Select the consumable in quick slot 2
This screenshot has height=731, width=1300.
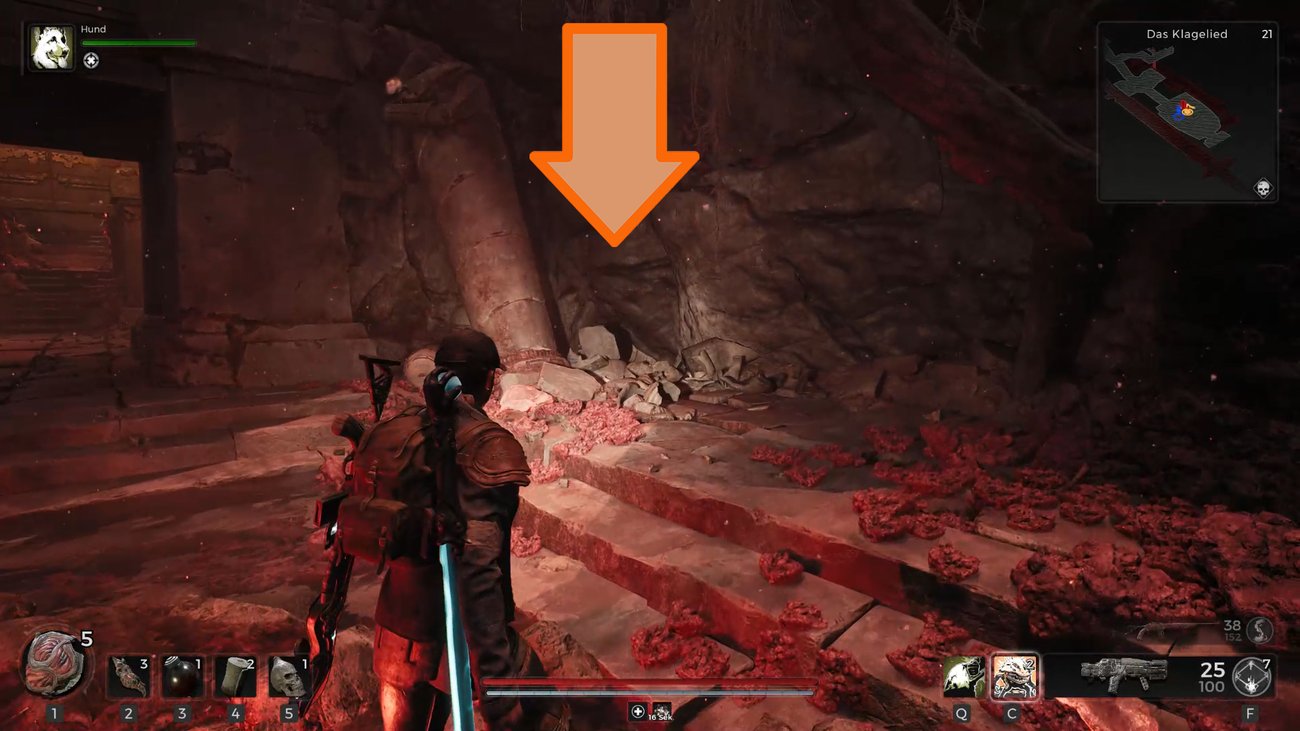(129, 677)
